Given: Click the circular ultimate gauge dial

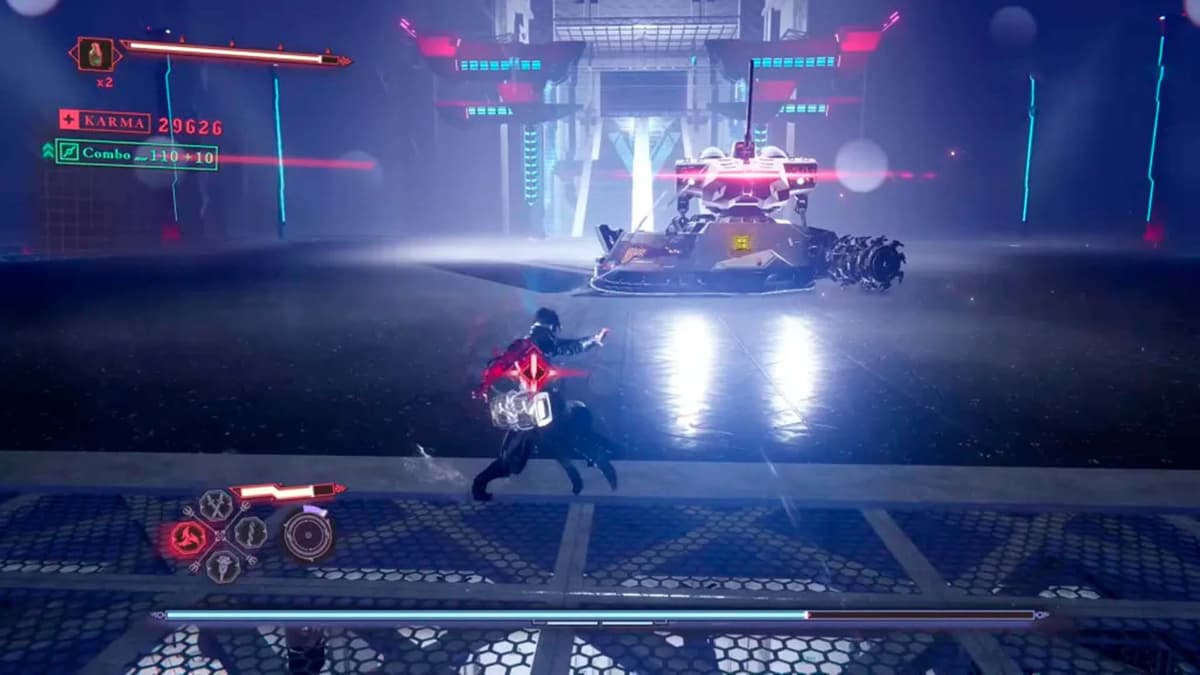Looking at the screenshot, I should point(306,535).
